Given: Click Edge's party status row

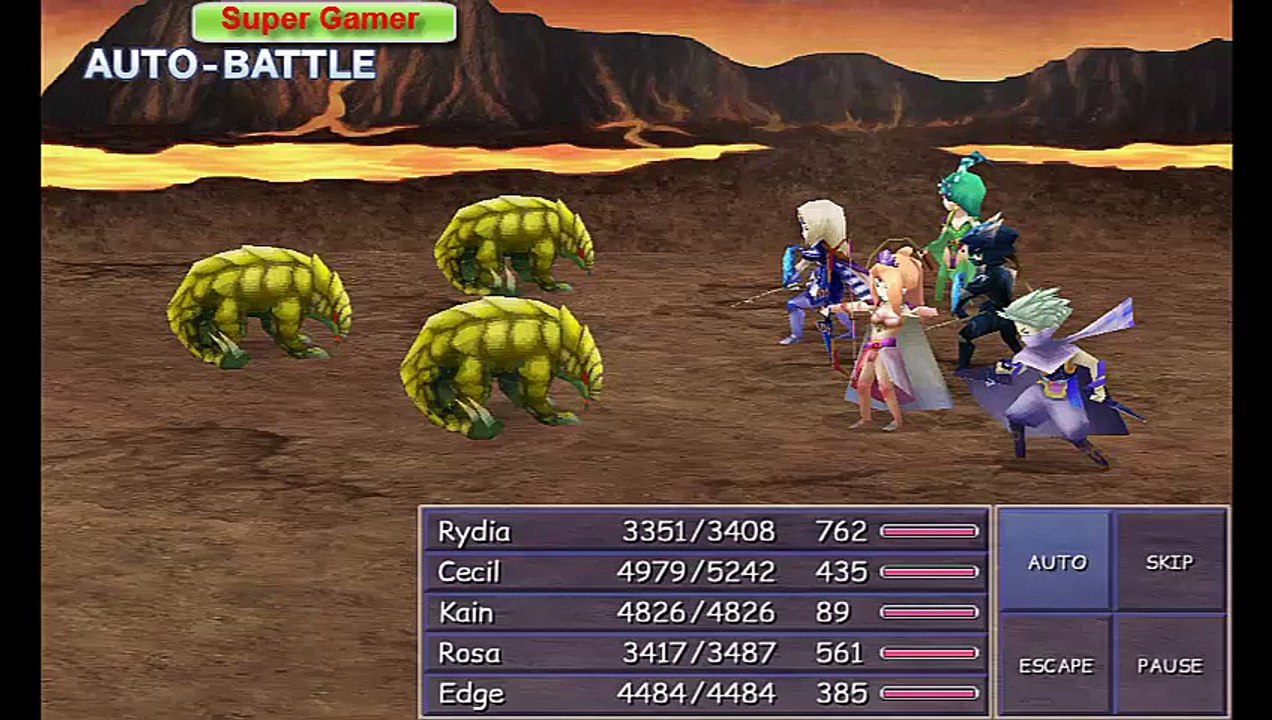Looking at the screenshot, I should point(705,694).
